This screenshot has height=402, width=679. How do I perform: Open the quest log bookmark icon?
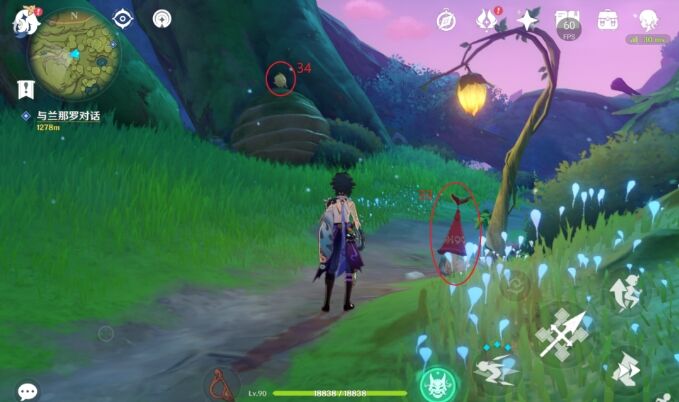[x=24, y=89]
